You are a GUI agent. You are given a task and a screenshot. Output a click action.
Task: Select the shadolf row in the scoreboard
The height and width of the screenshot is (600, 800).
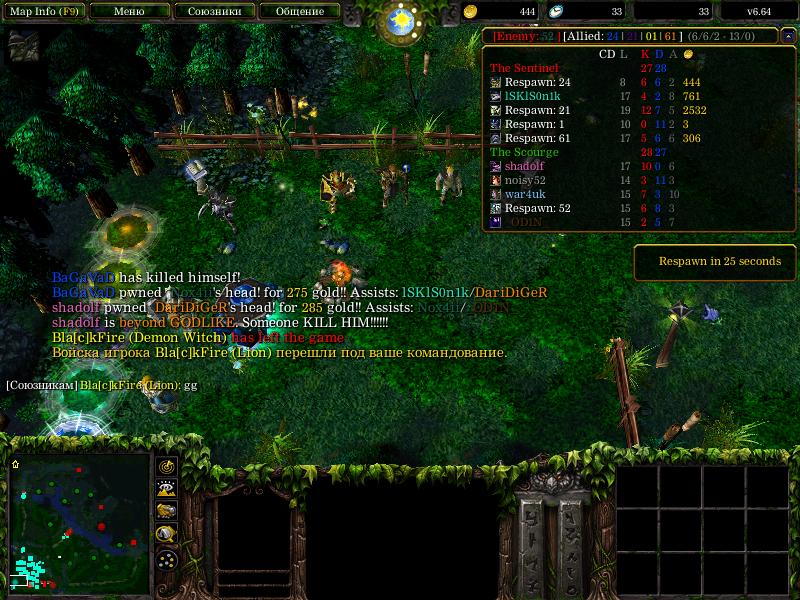[524, 166]
